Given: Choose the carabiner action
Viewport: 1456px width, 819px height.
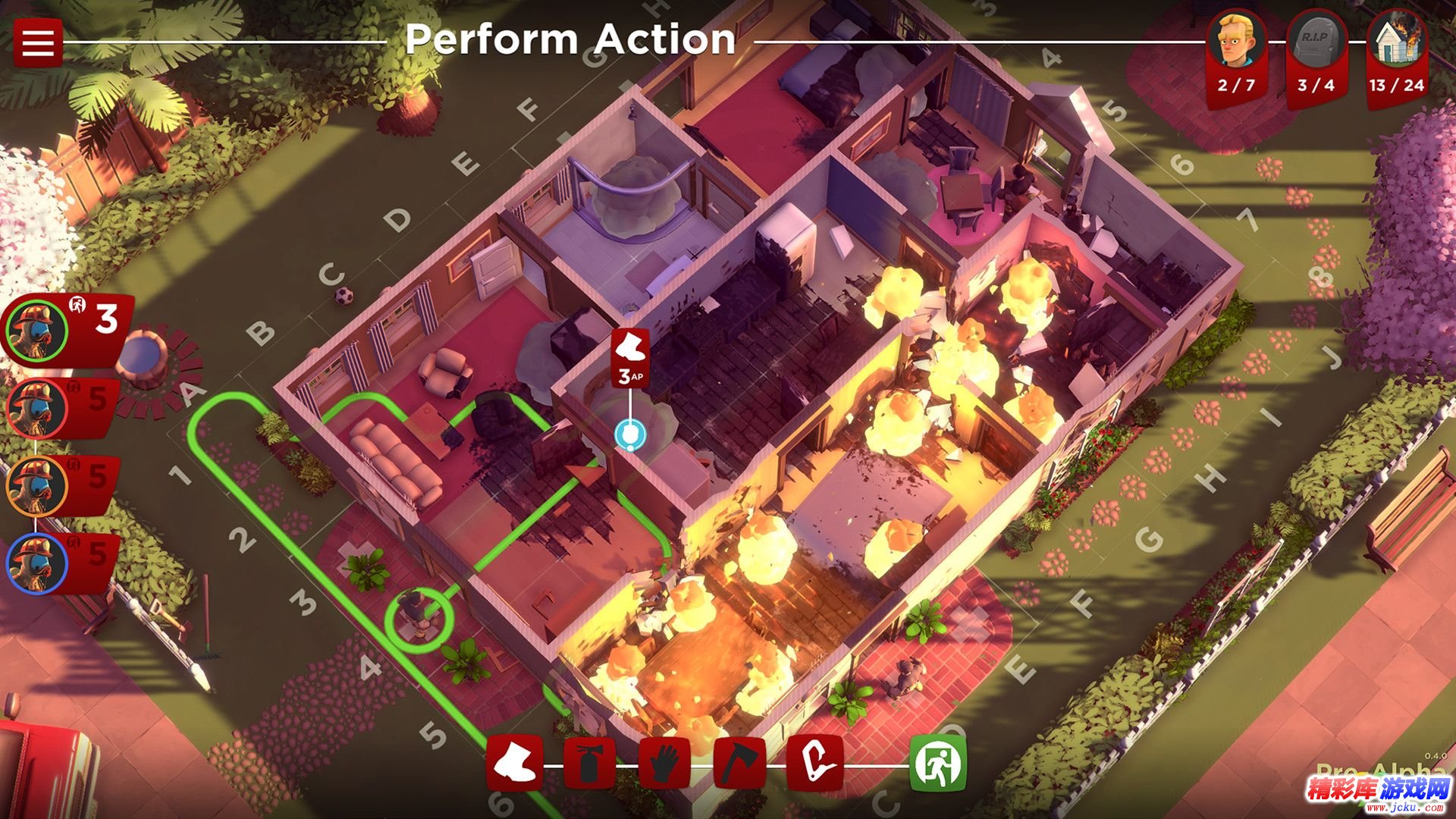Looking at the screenshot, I should coord(814,763).
